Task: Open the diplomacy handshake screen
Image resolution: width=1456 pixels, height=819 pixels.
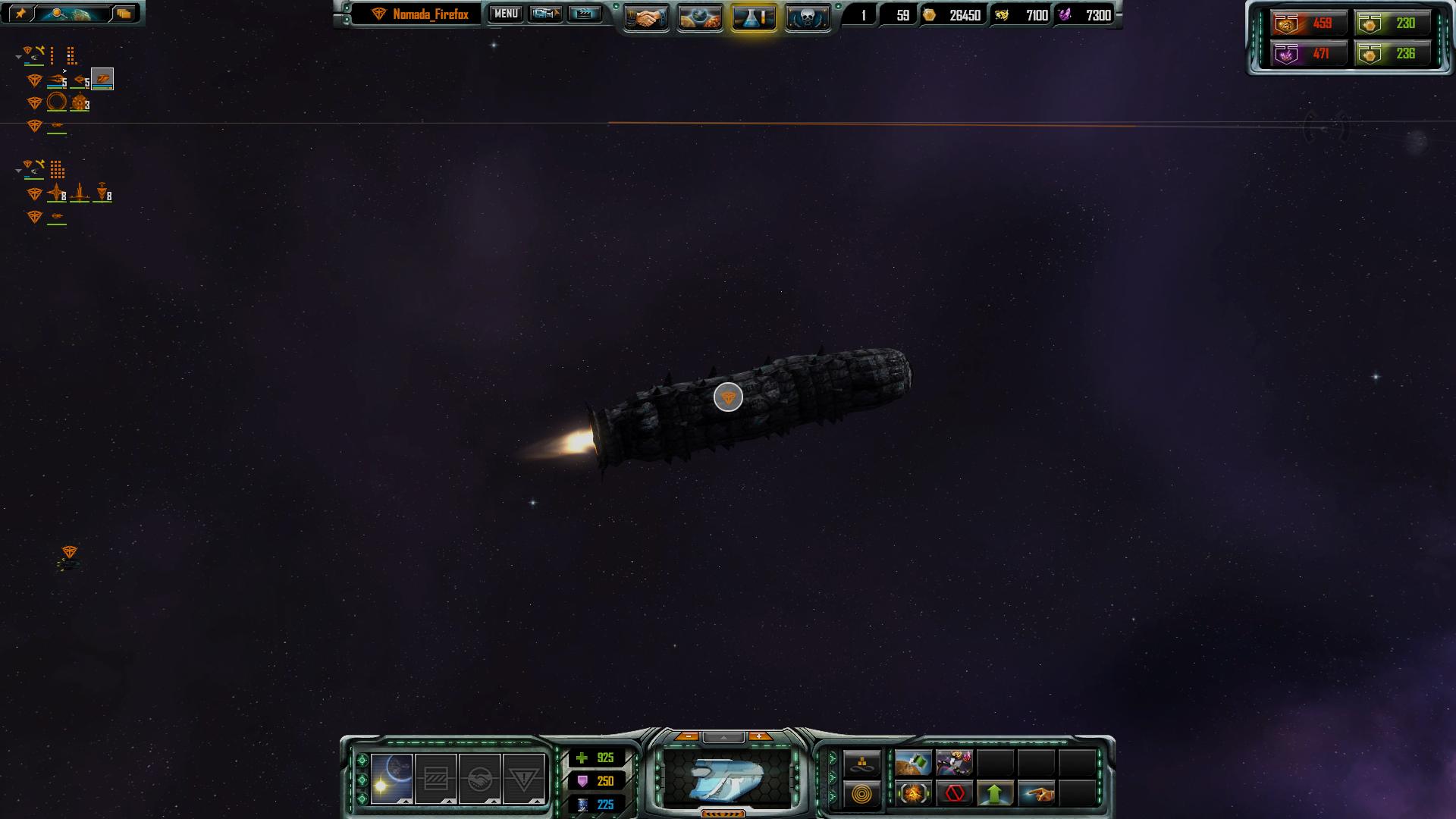Action: point(646,18)
